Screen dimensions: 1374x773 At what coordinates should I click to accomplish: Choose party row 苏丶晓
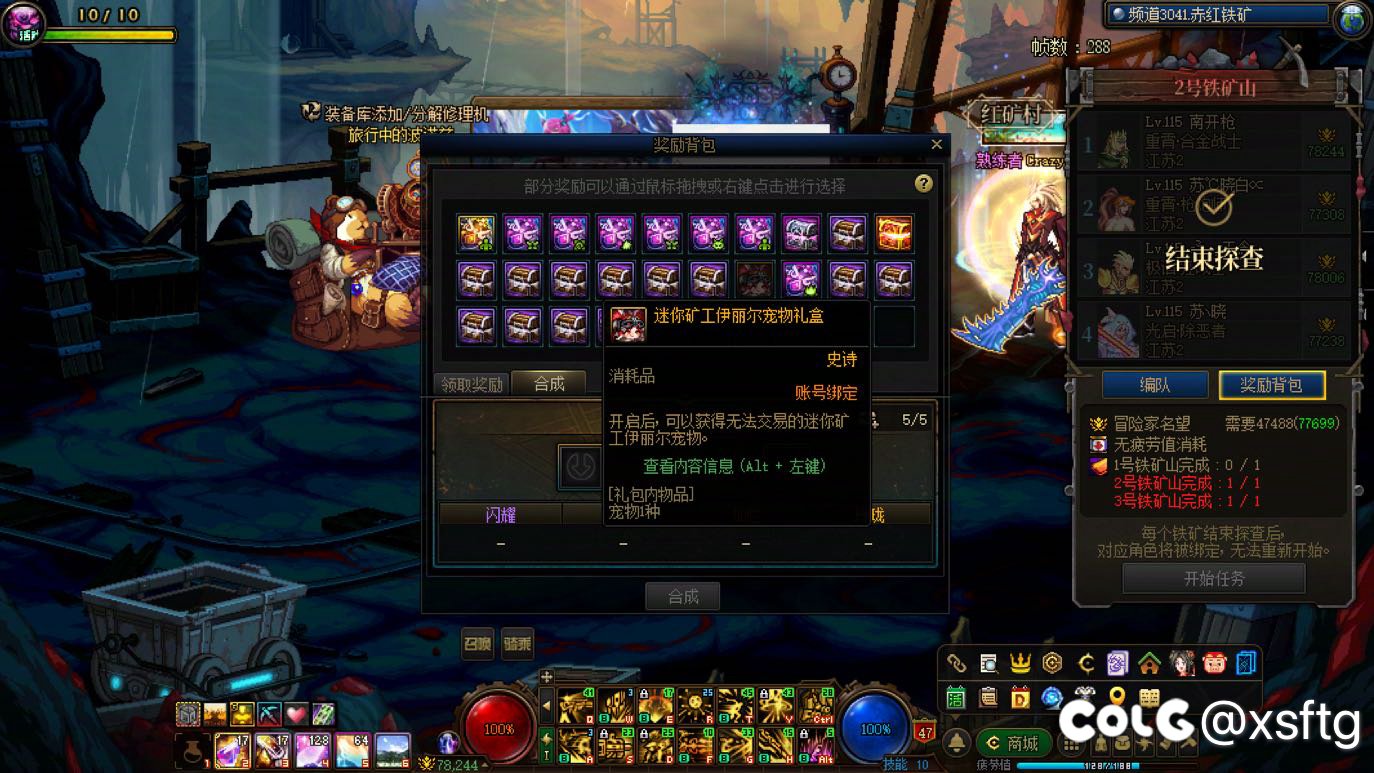(1213, 330)
